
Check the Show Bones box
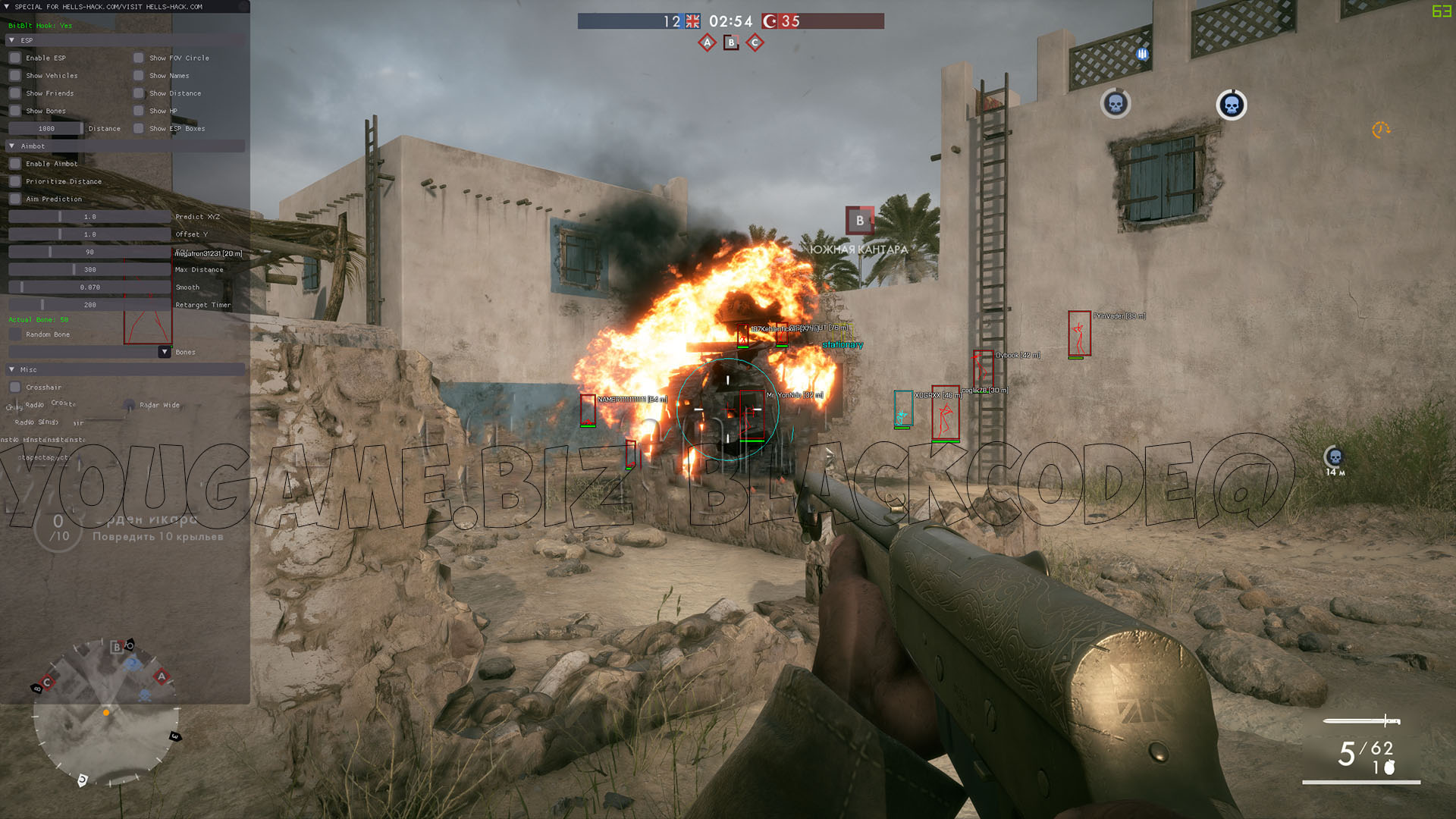pyautogui.click(x=15, y=111)
